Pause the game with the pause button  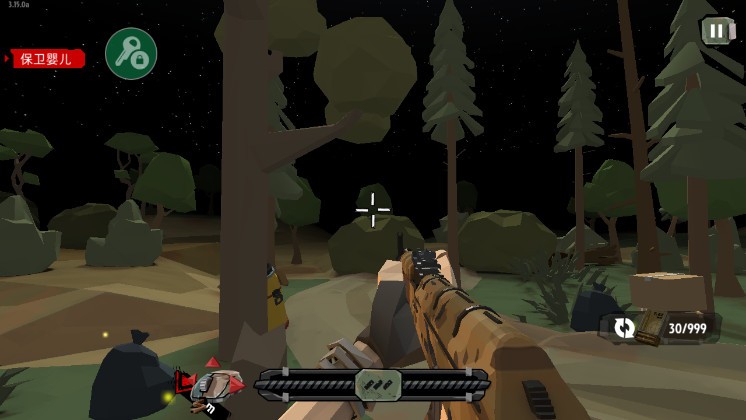(716, 31)
